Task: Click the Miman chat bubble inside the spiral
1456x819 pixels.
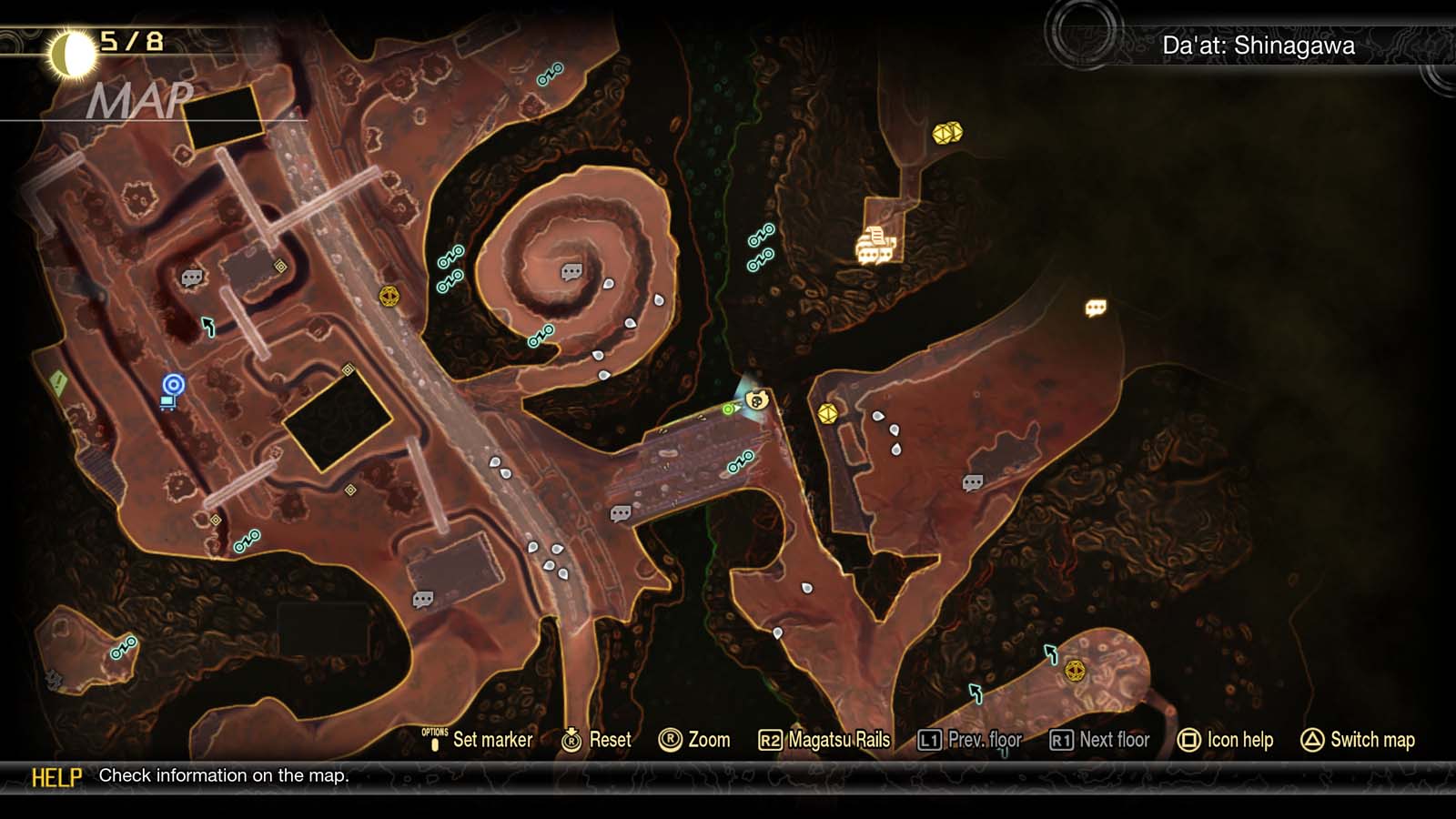Action: [571, 272]
